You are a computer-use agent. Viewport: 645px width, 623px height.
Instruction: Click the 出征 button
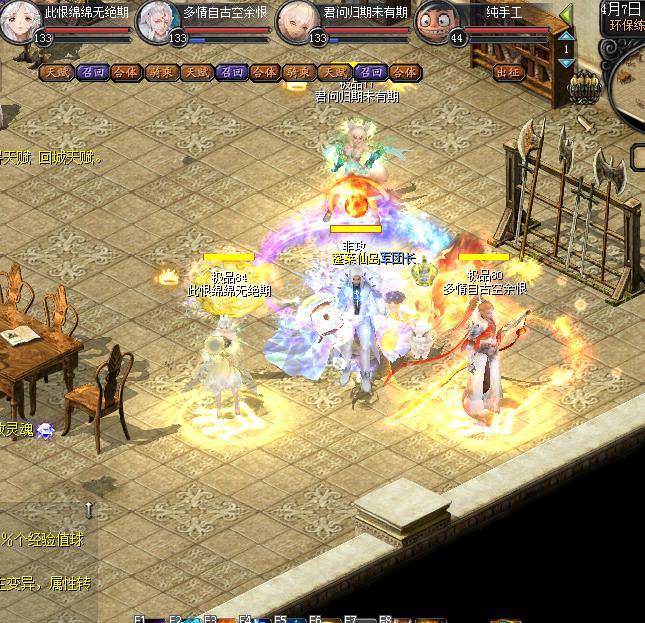(508, 72)
